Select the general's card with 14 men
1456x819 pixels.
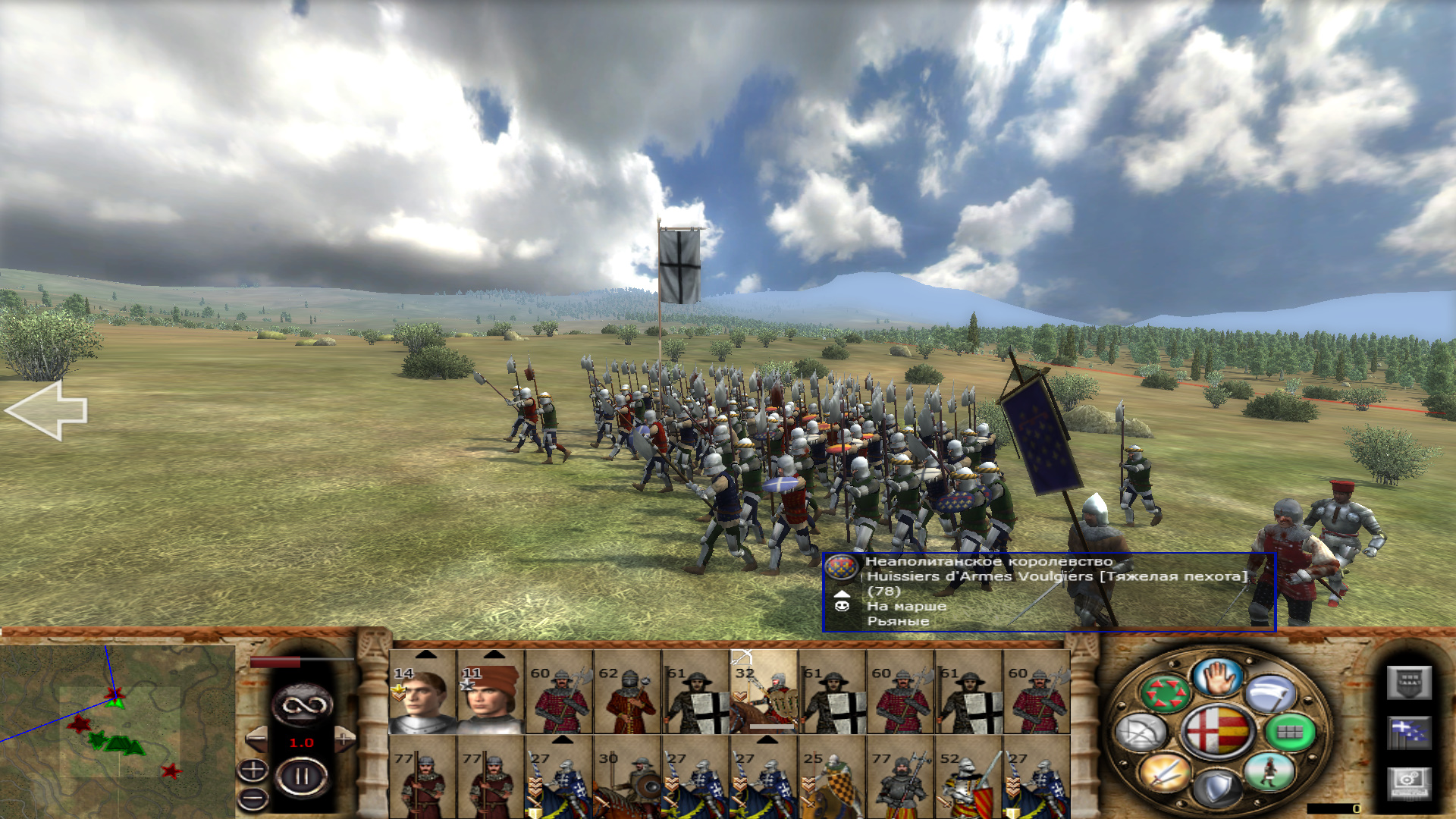(x=422, y=692)
